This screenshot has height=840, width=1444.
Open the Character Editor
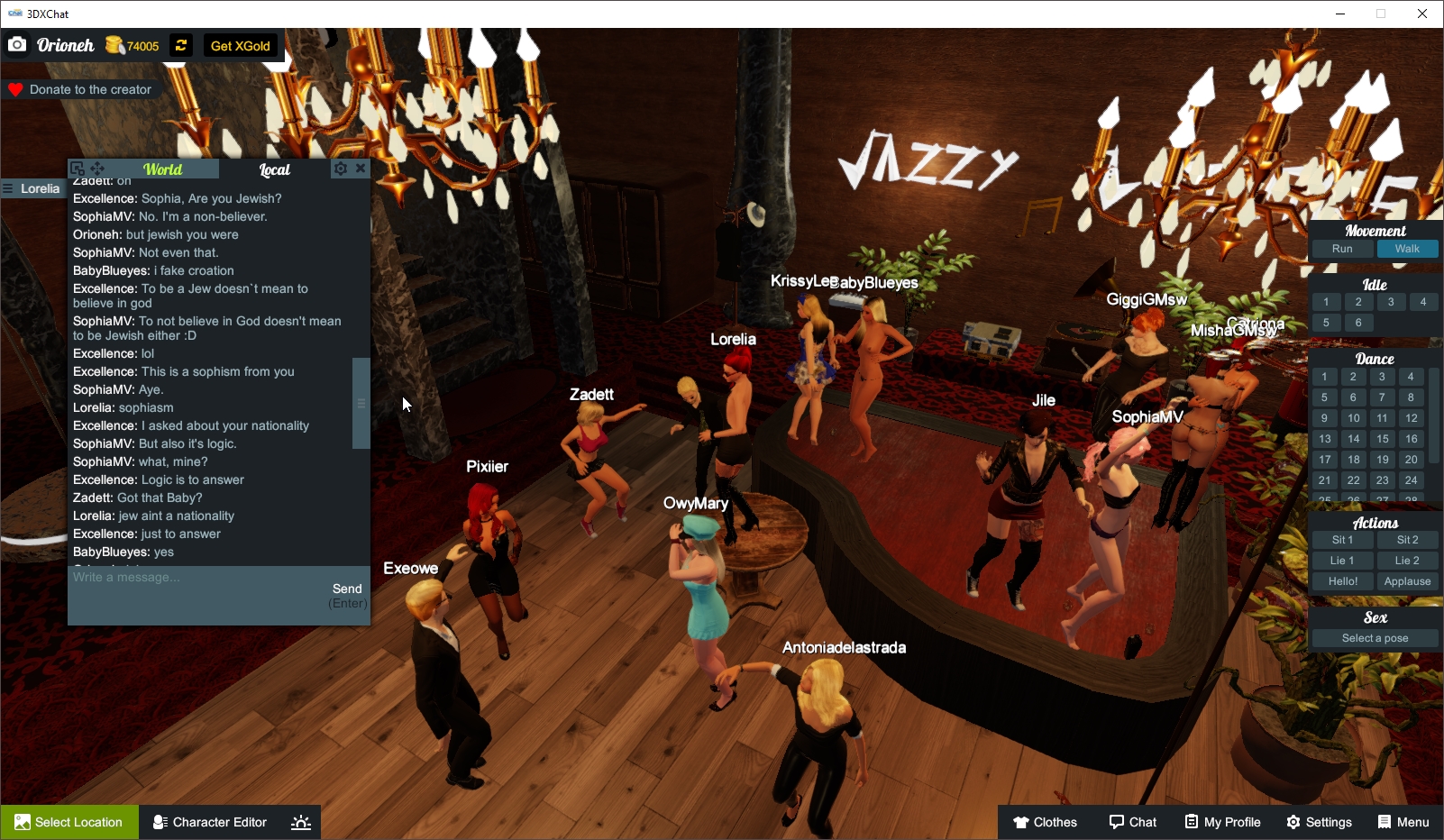209,822
